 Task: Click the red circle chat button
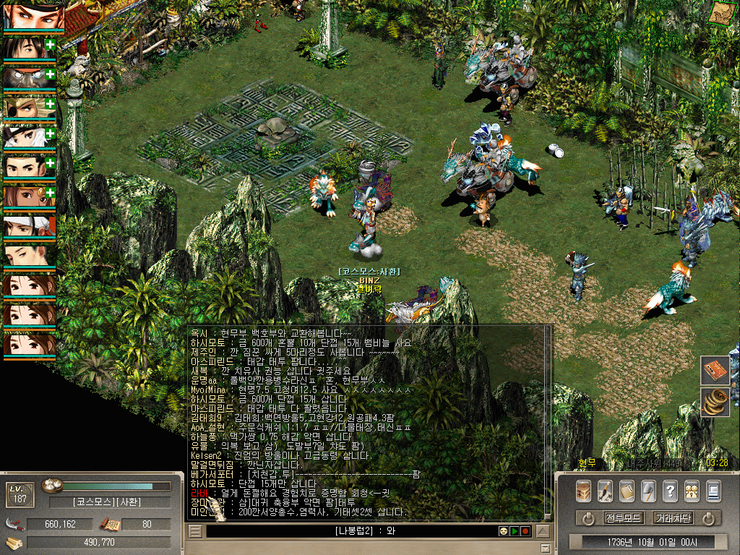tap(528, 531)
